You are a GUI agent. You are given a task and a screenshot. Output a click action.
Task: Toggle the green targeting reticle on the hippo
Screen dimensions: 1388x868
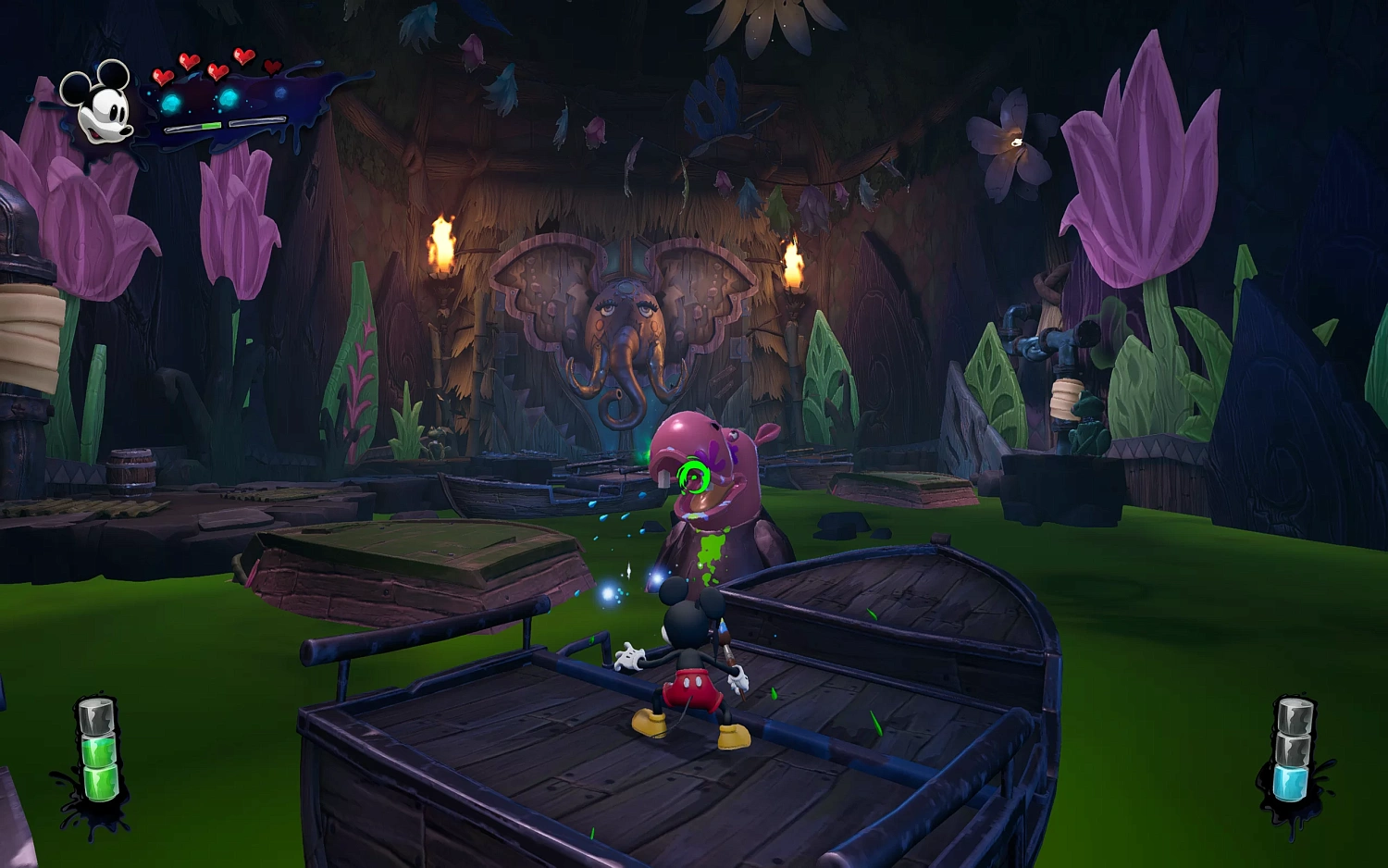point(692,474)
